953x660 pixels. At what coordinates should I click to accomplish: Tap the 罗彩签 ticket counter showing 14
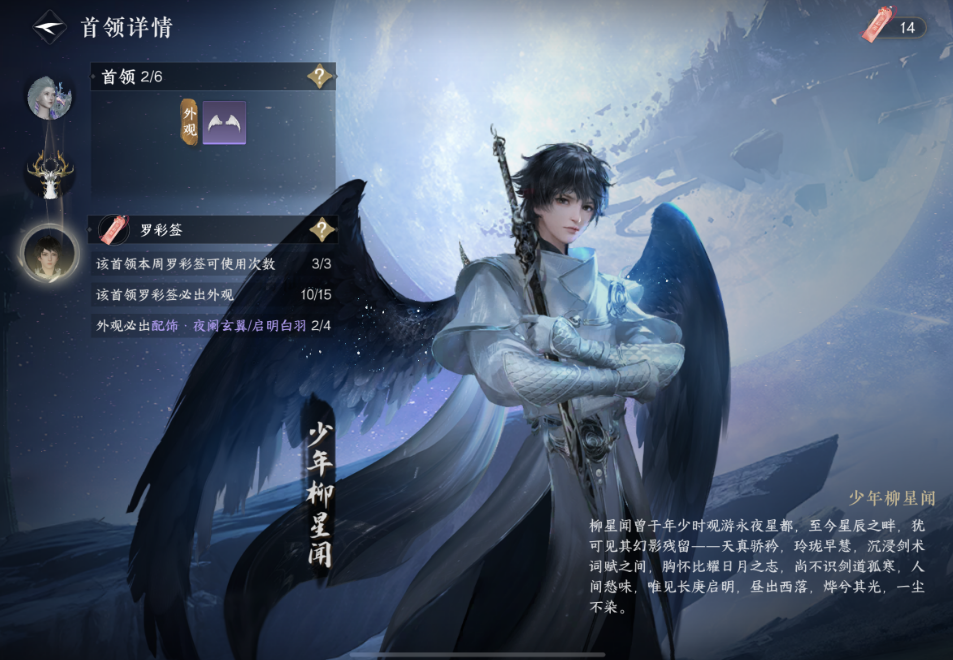pyautogui.click(x=895, y=27)
